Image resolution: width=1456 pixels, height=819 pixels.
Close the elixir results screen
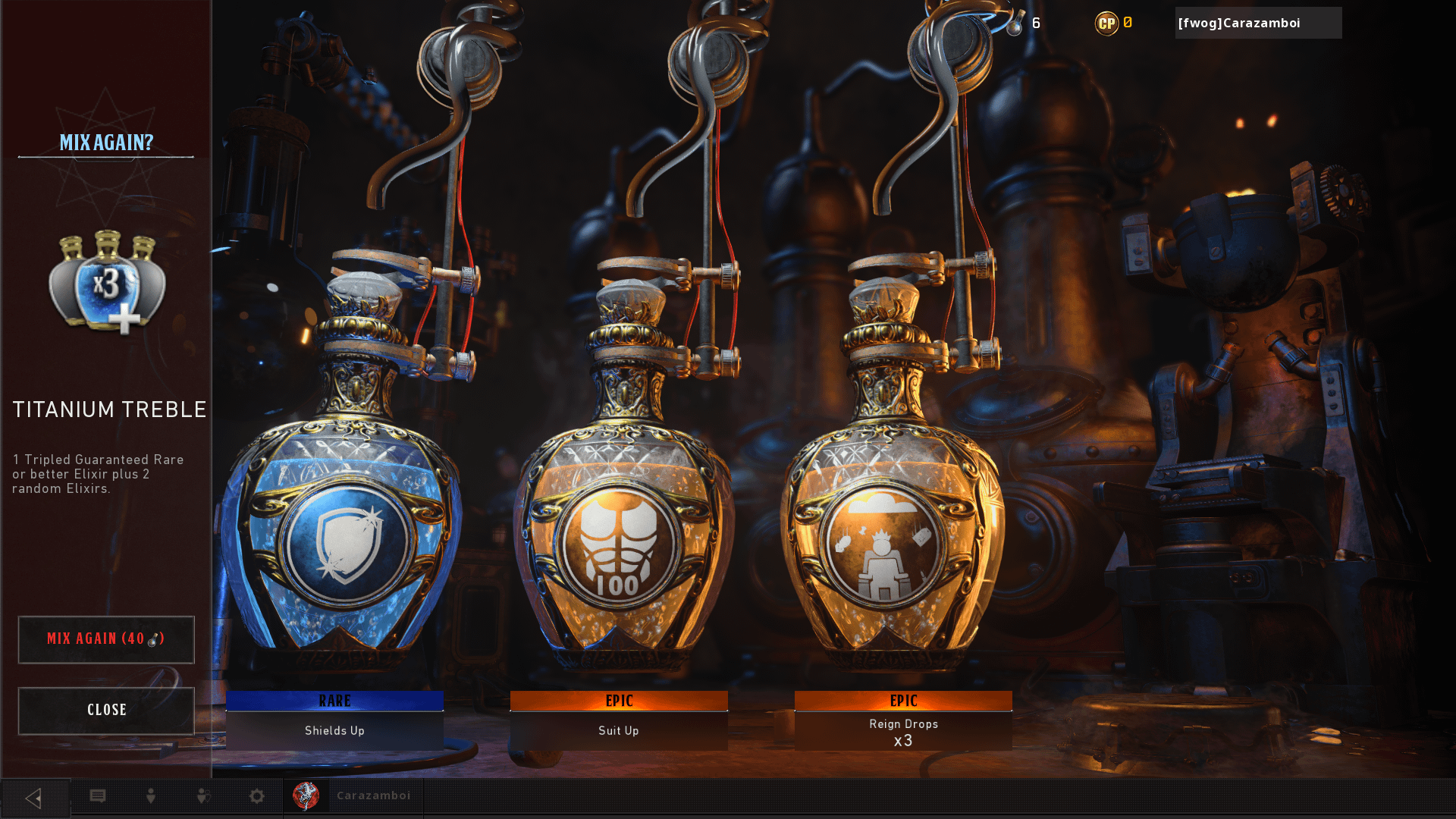106,711
